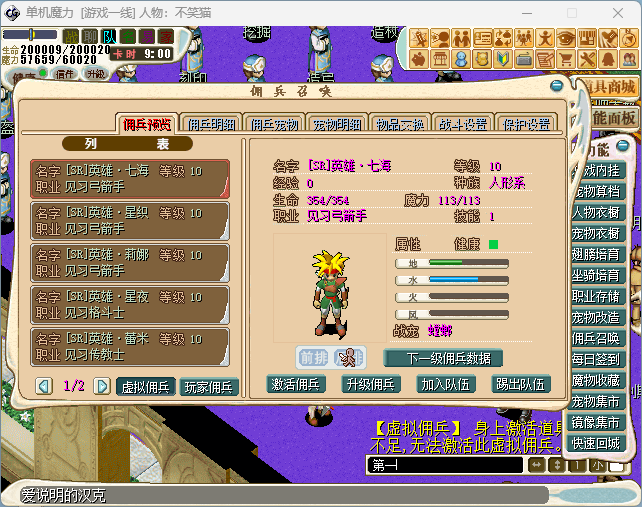The width and height of the screenshot is (642, 507).
Task: Toggle the 前排 front row formation button
Action: point(313,357)
